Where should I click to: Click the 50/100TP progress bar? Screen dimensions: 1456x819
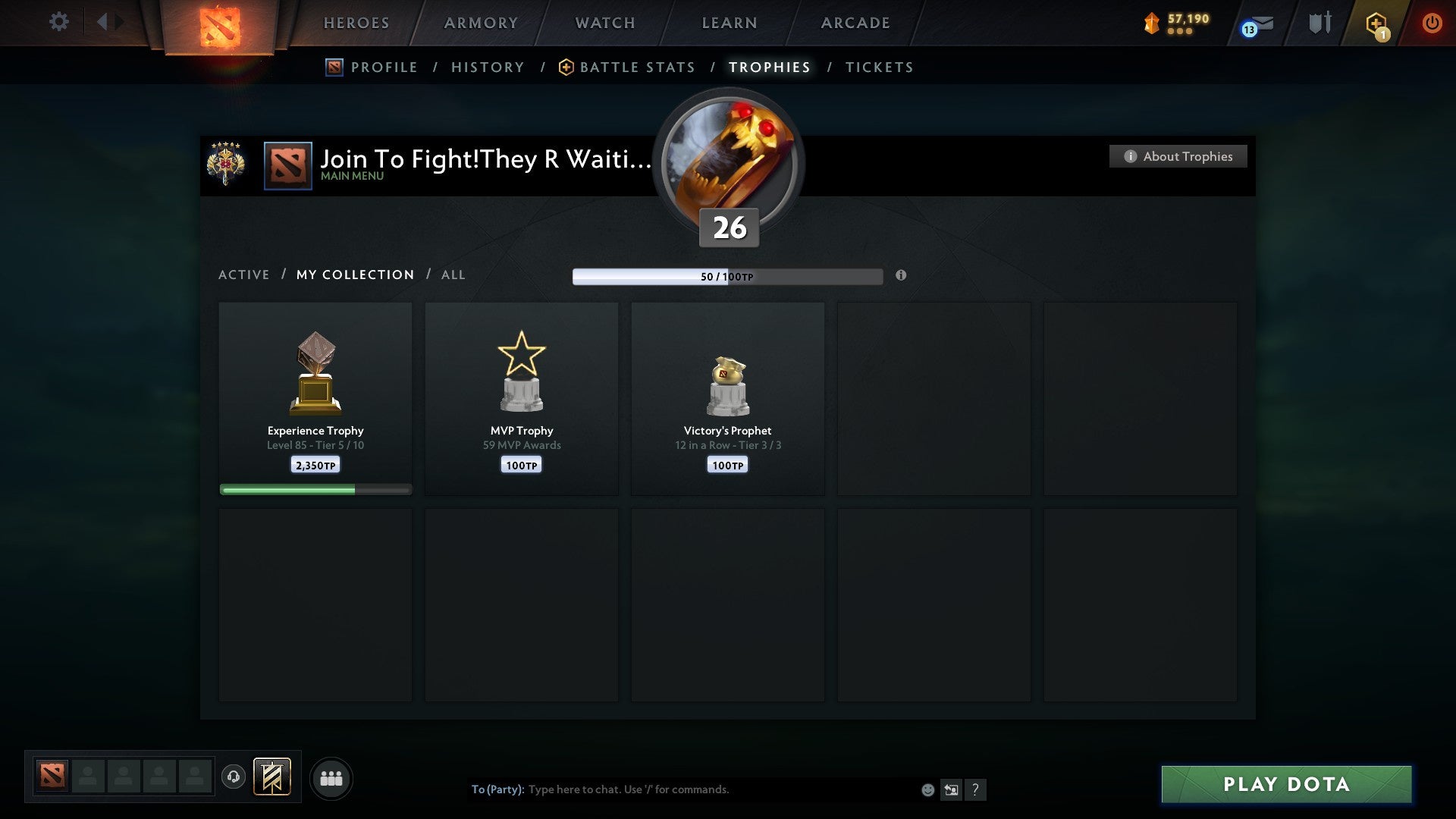click(x=726, y=276)
